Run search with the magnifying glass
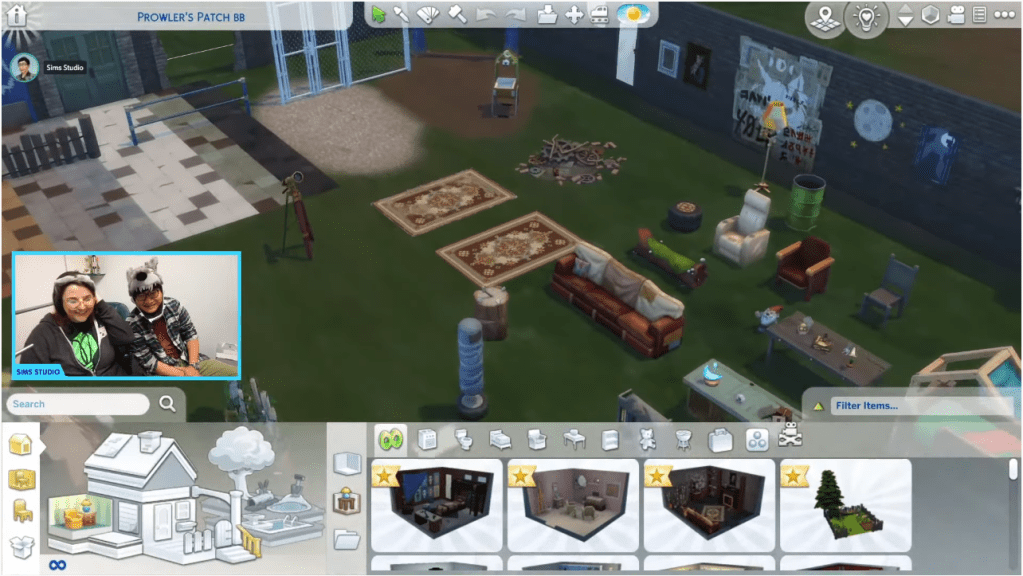Image resolution: width=1023 pixels, height=576 pixels. pyautogui.click(x=167, y=404)
